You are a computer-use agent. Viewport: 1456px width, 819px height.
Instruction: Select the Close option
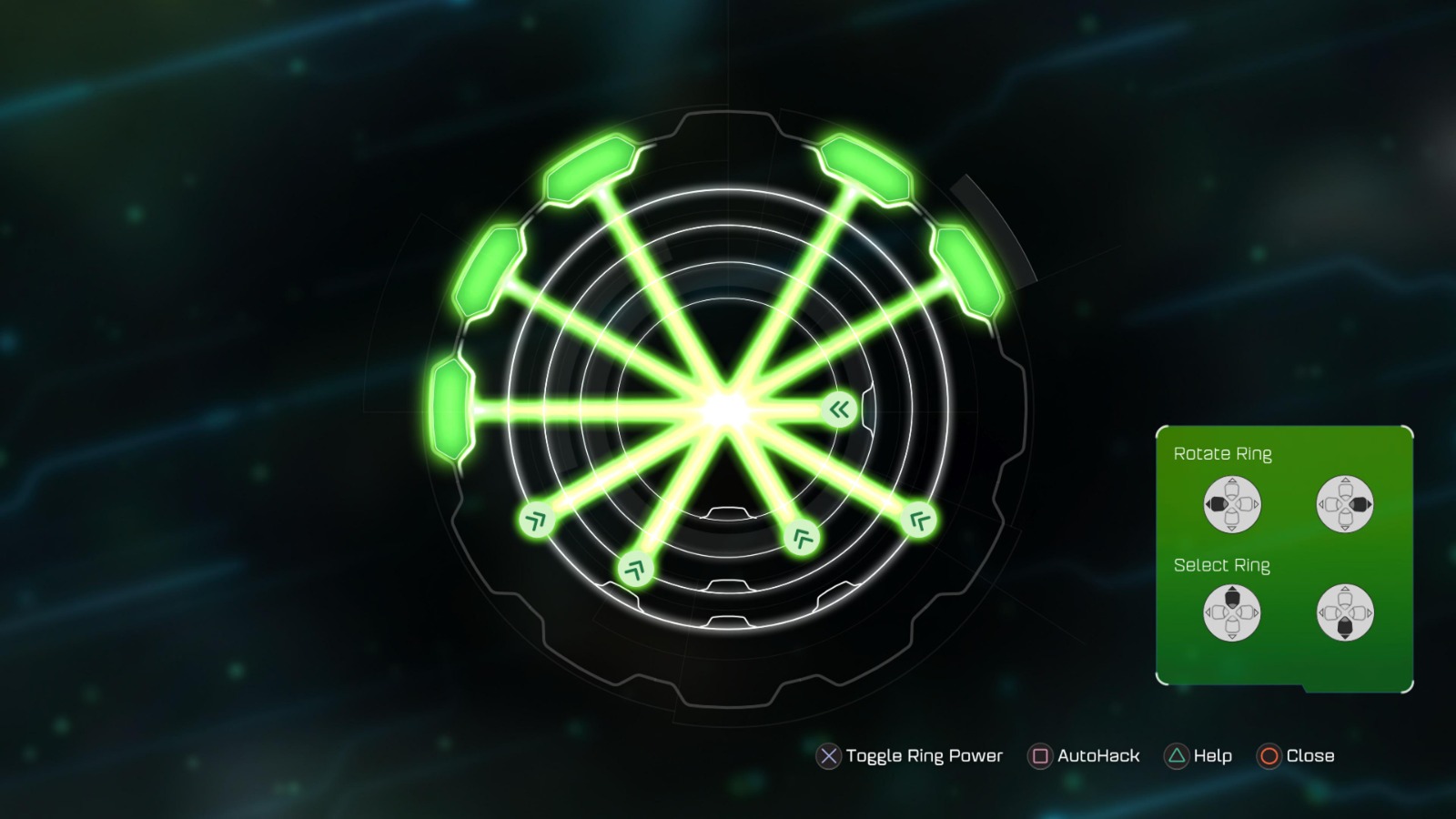[1310, 755]
